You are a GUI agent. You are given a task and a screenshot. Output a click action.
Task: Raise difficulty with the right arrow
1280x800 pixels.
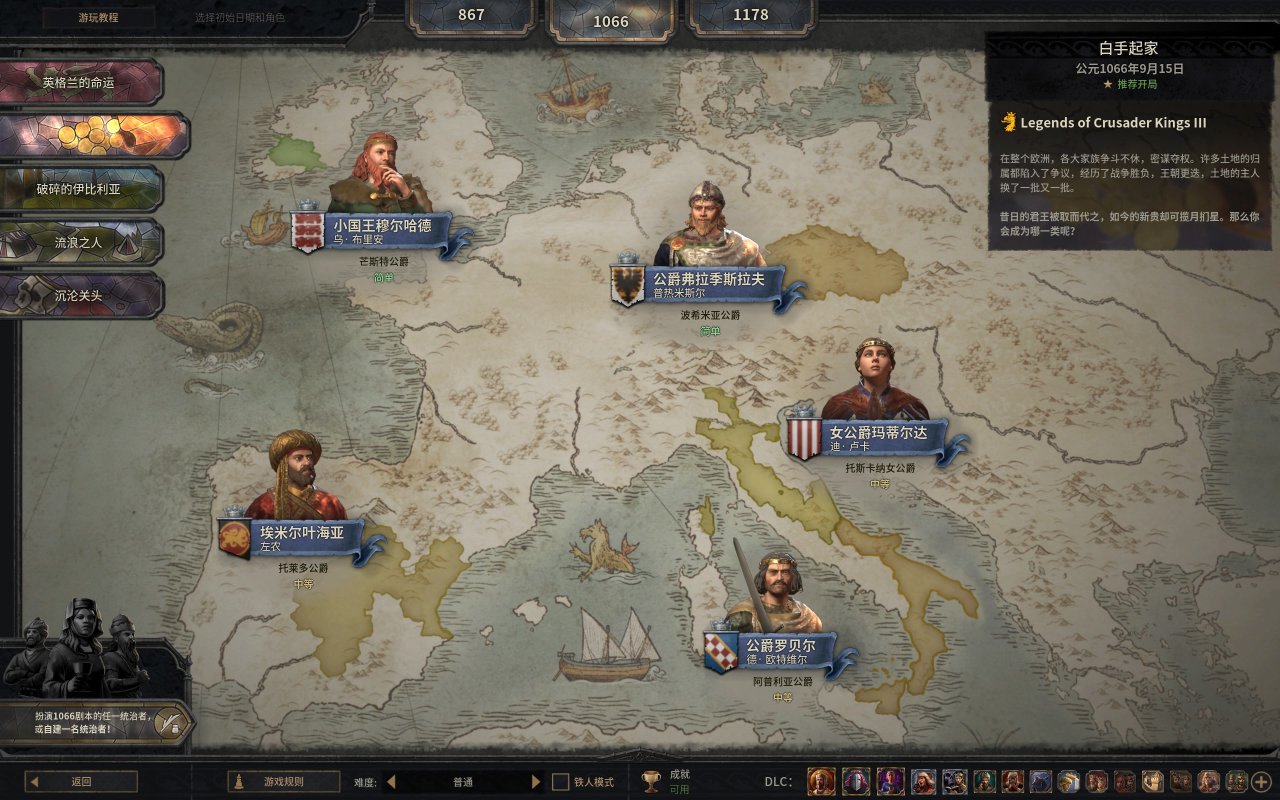(x=536, y=782)
